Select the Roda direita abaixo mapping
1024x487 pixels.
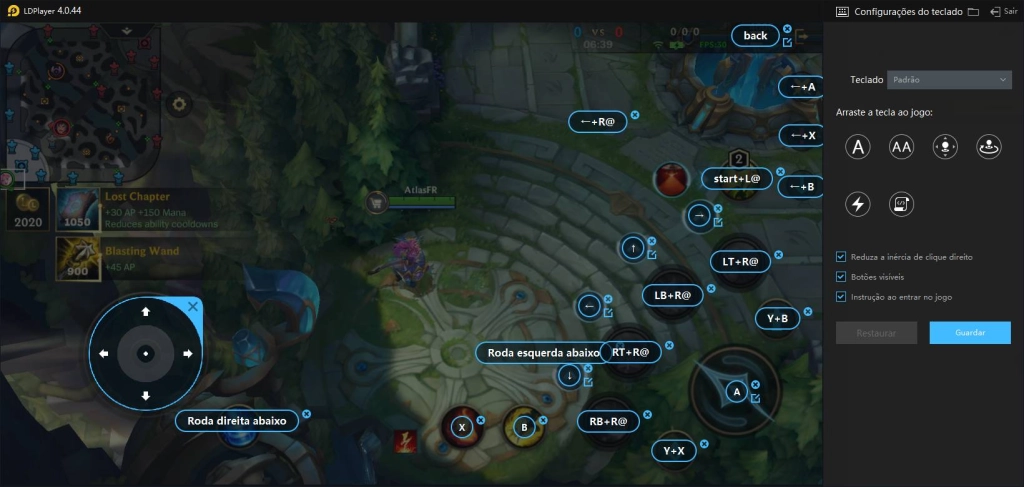pos(237,421)
